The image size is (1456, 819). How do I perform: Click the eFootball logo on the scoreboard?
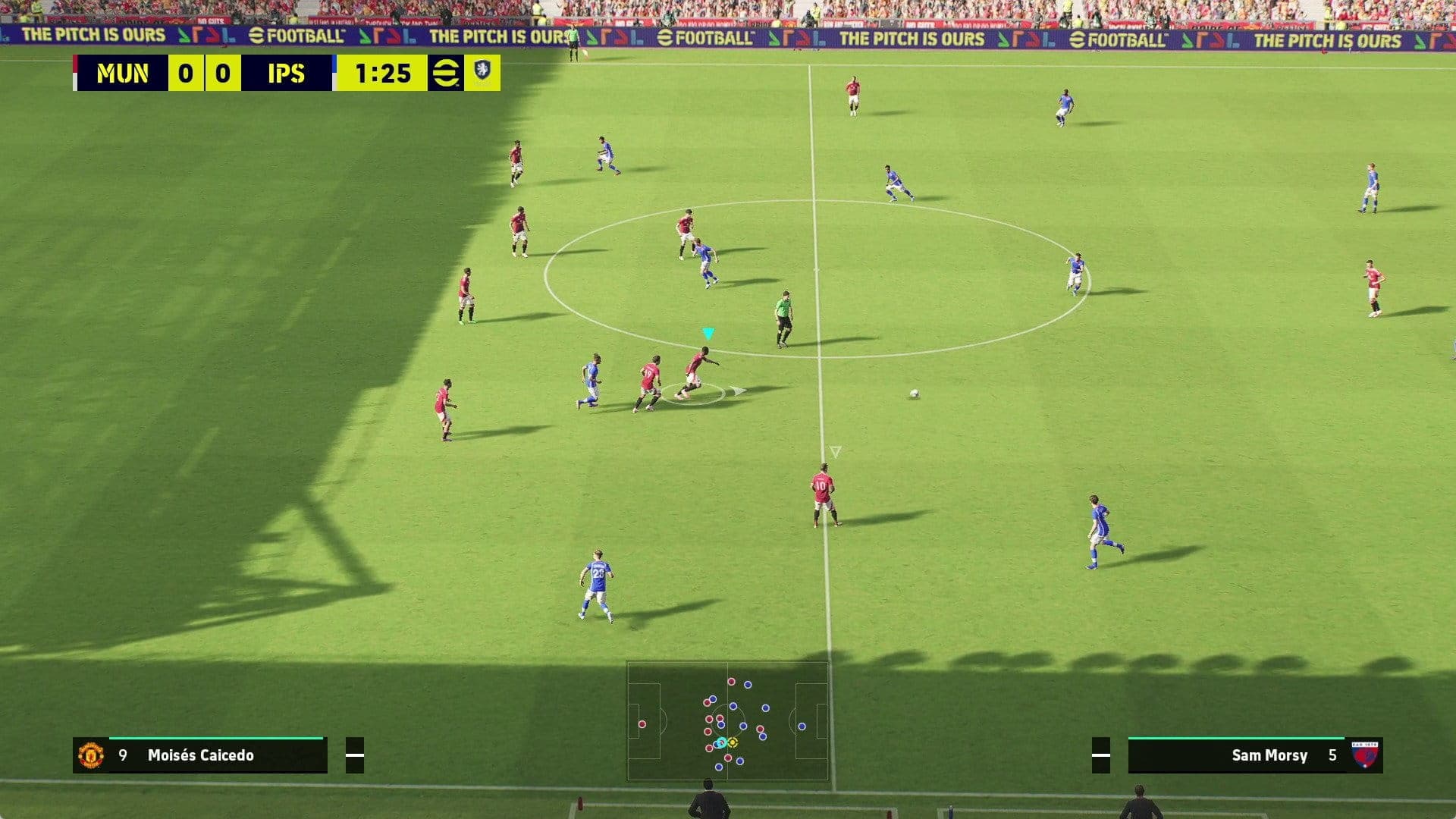coord(445,74)
